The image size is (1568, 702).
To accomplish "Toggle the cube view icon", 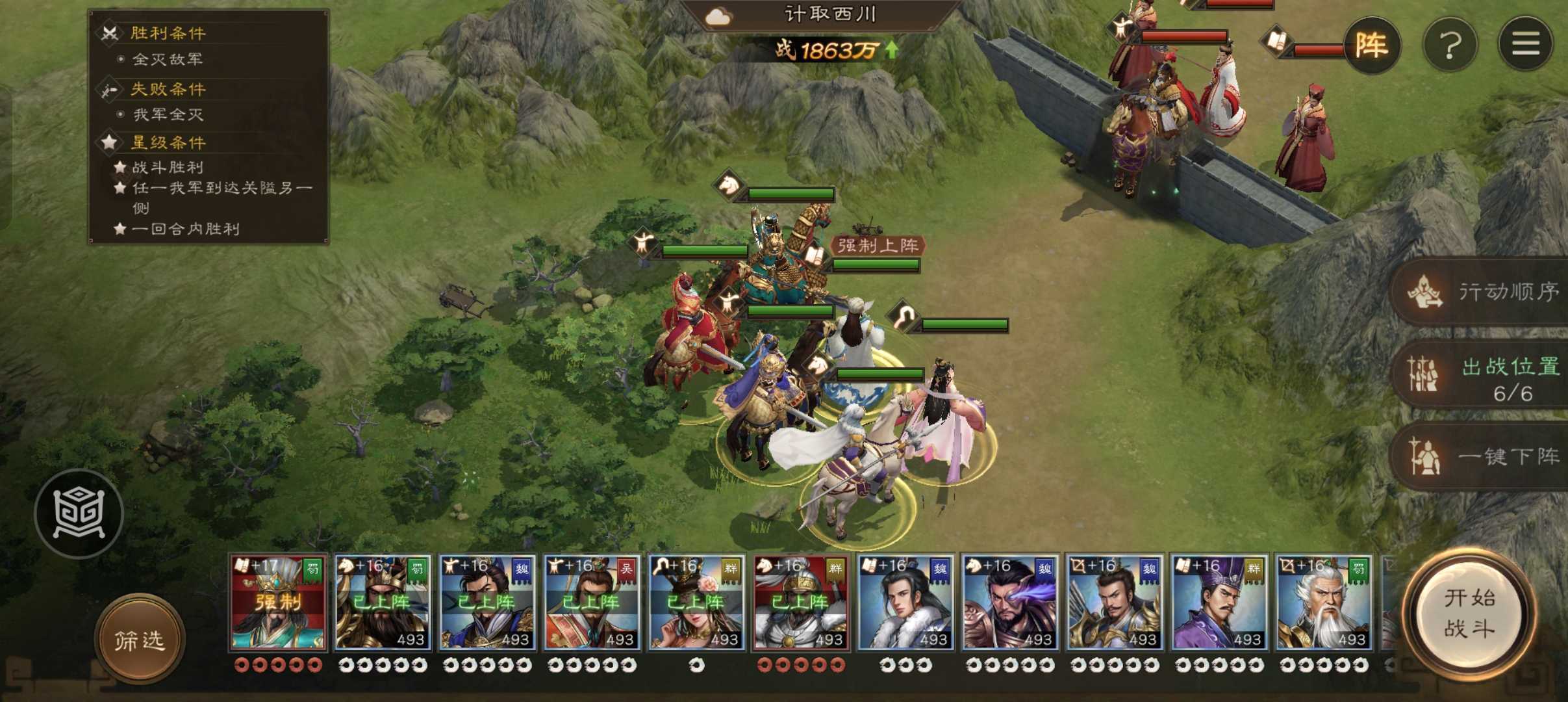I will point(79,513).
